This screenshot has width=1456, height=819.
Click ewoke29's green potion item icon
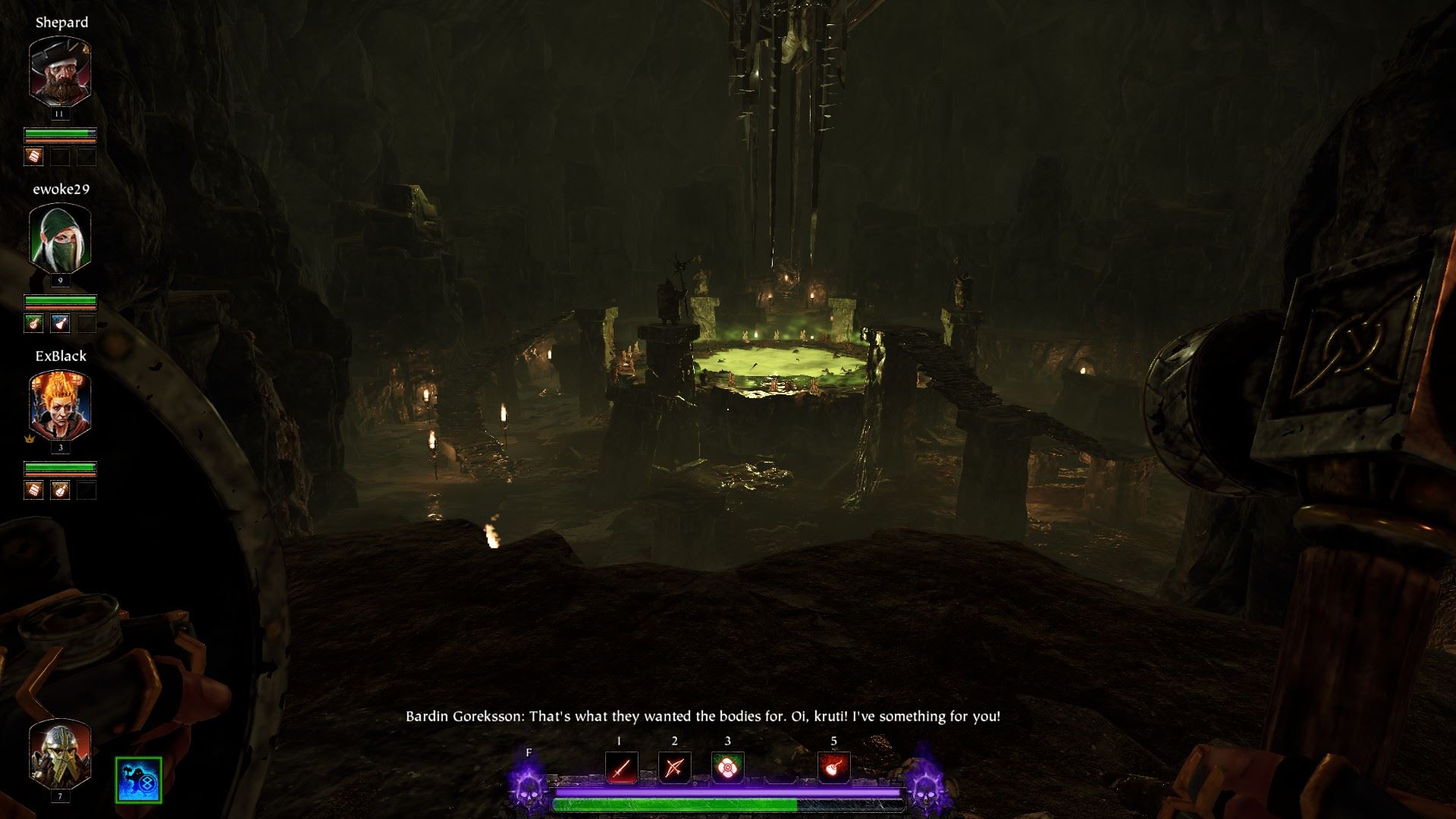pos(34,324)
